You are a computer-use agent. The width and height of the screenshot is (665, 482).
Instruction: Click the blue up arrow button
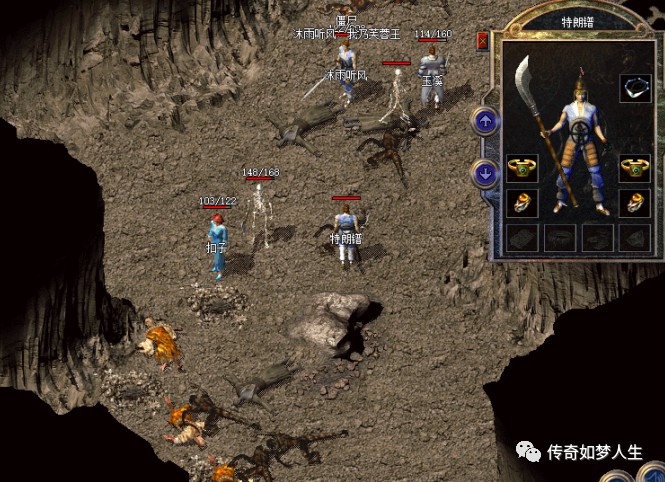485,122
